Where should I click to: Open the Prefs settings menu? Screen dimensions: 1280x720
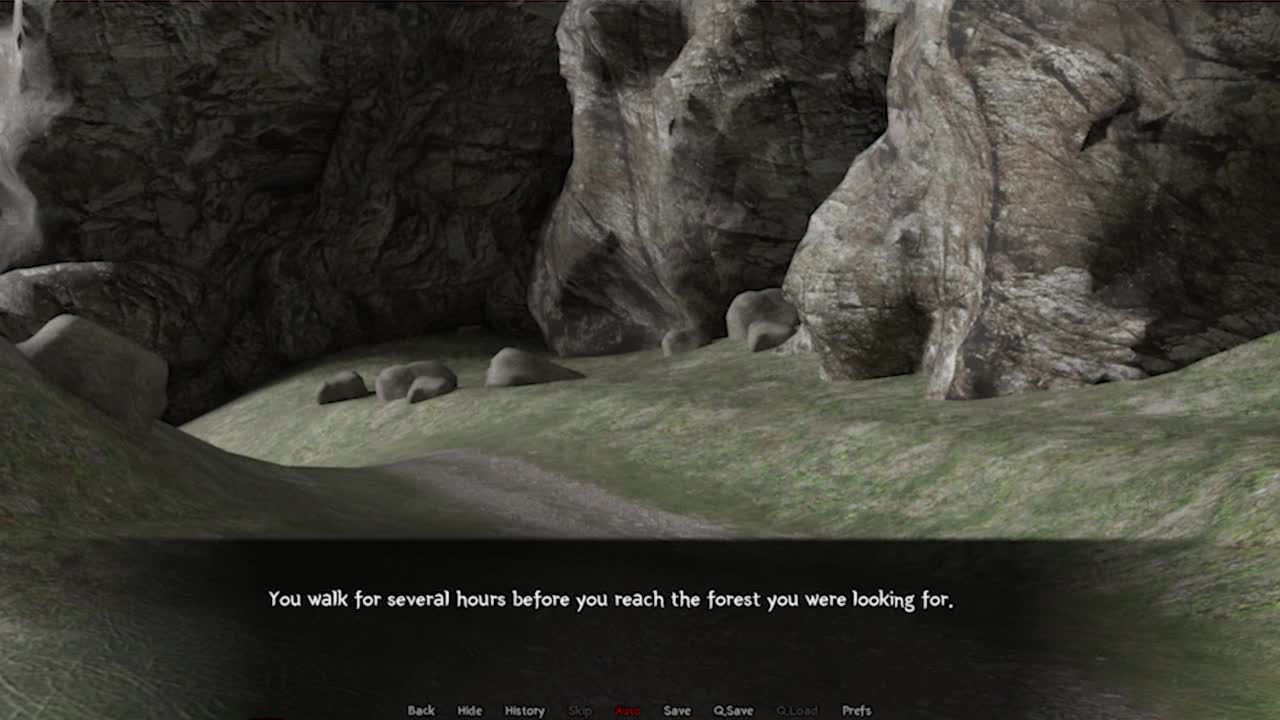coord(856,710)
